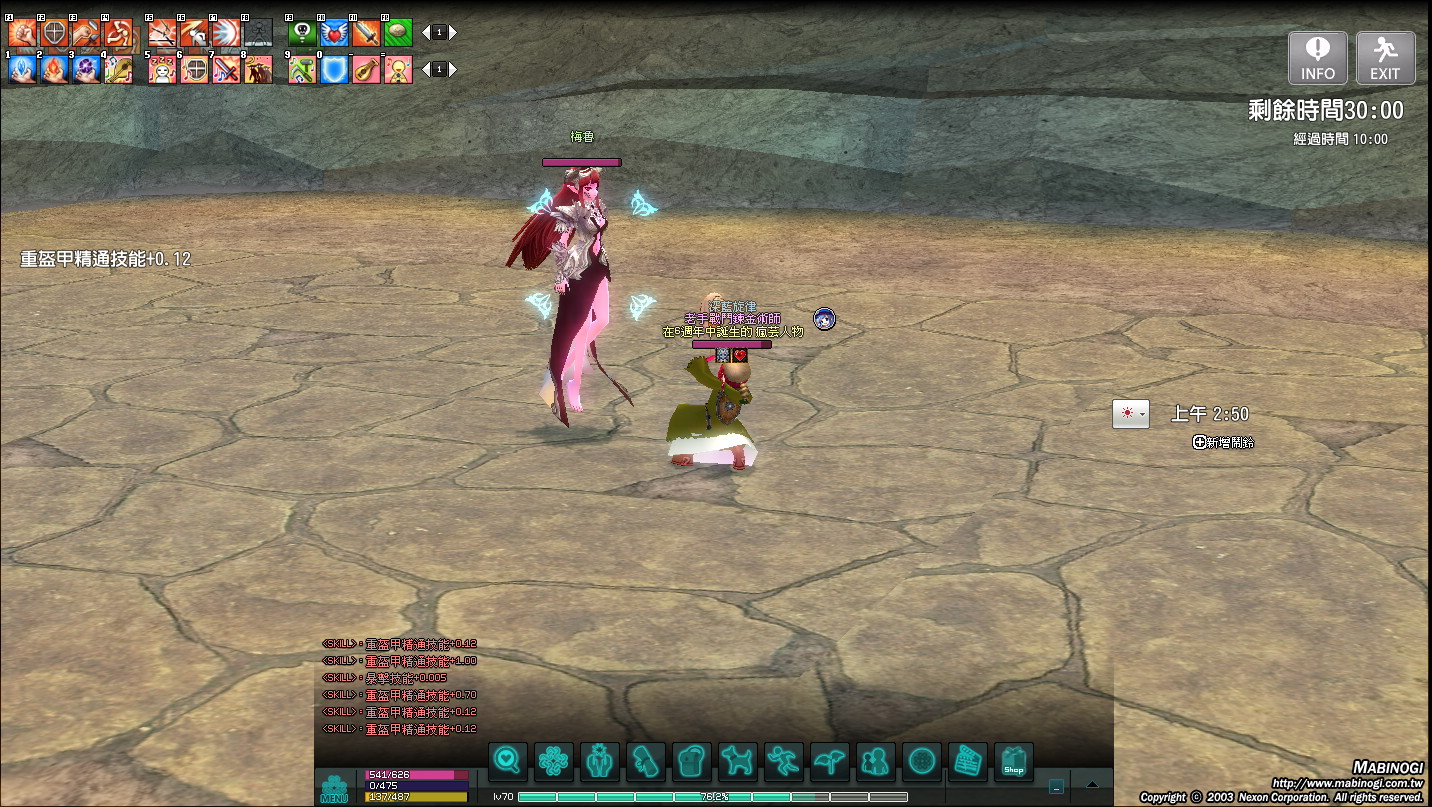Image resolution: width=1432 pixels, height=807 pixels.
Task: Play the lute music skill in slot 4
Action: coord(118,69)
